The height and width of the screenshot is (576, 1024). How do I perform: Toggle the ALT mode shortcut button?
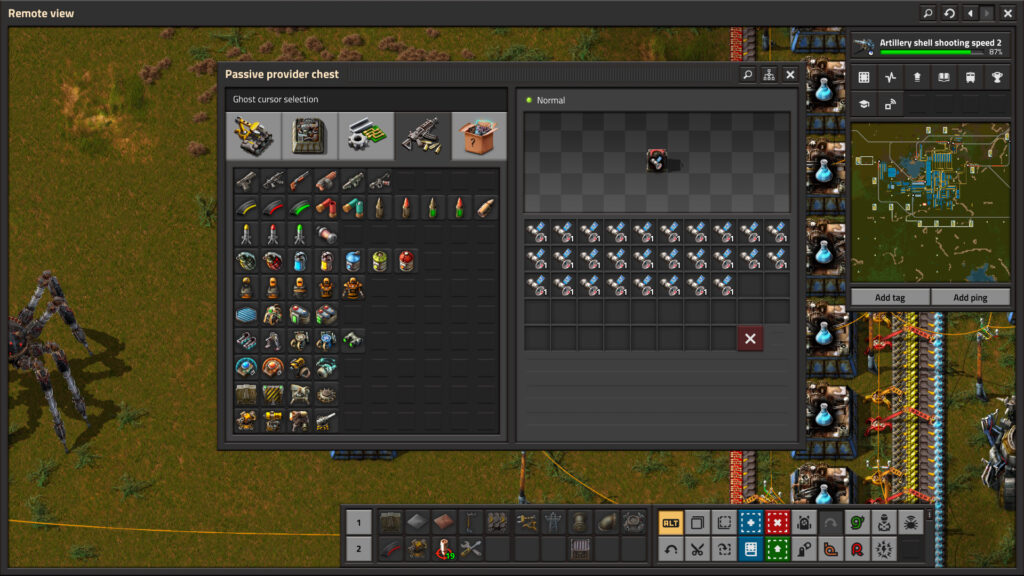(671, 522)
